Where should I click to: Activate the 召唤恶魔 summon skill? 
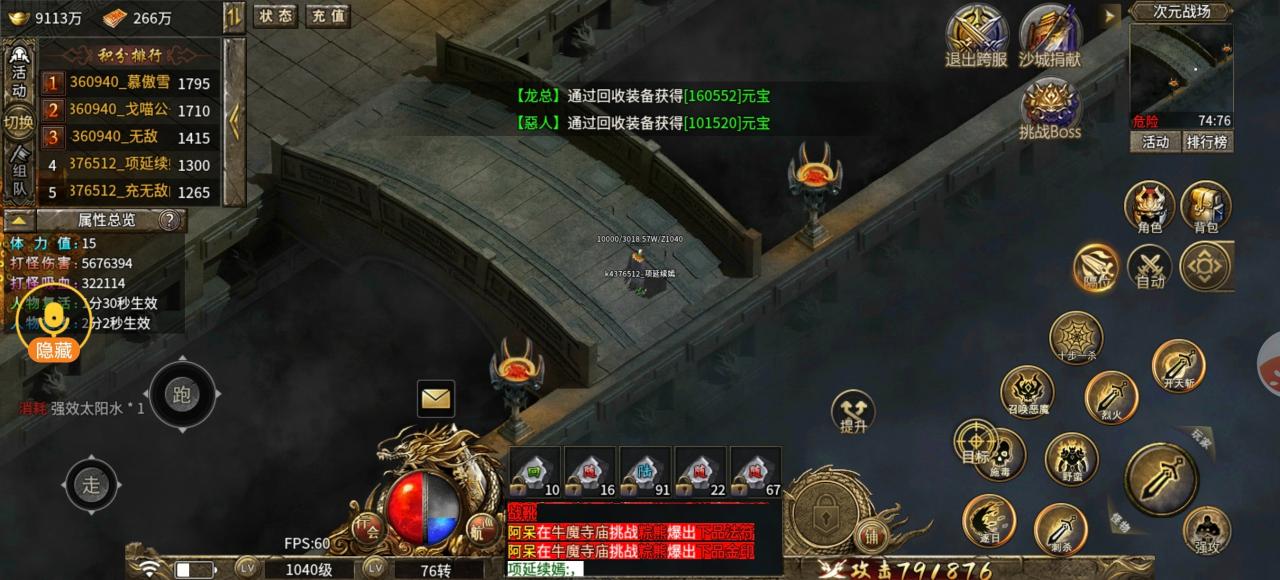(x=1027, y=393)
